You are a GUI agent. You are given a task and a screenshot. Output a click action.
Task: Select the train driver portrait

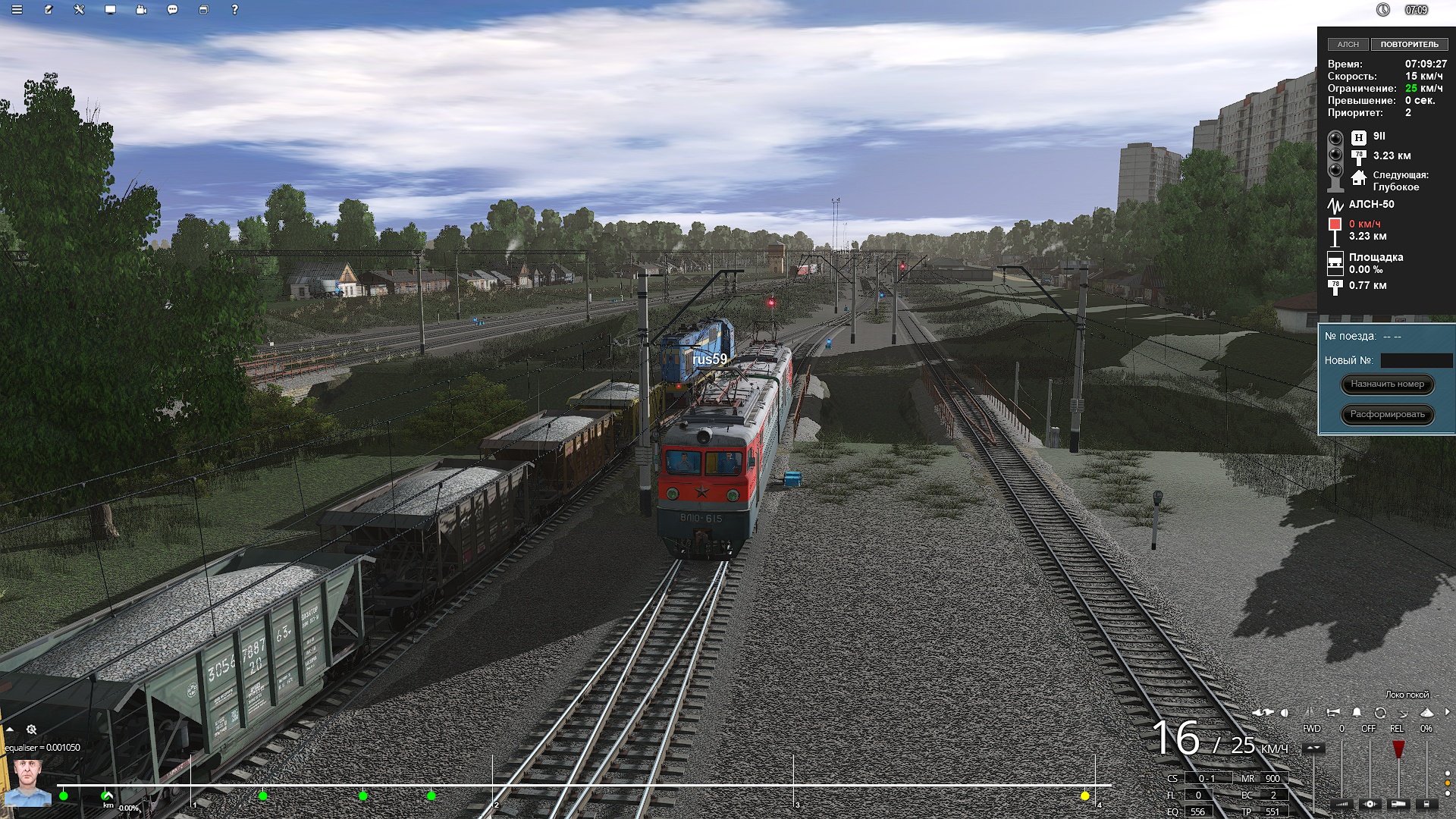tap(28, 781)
